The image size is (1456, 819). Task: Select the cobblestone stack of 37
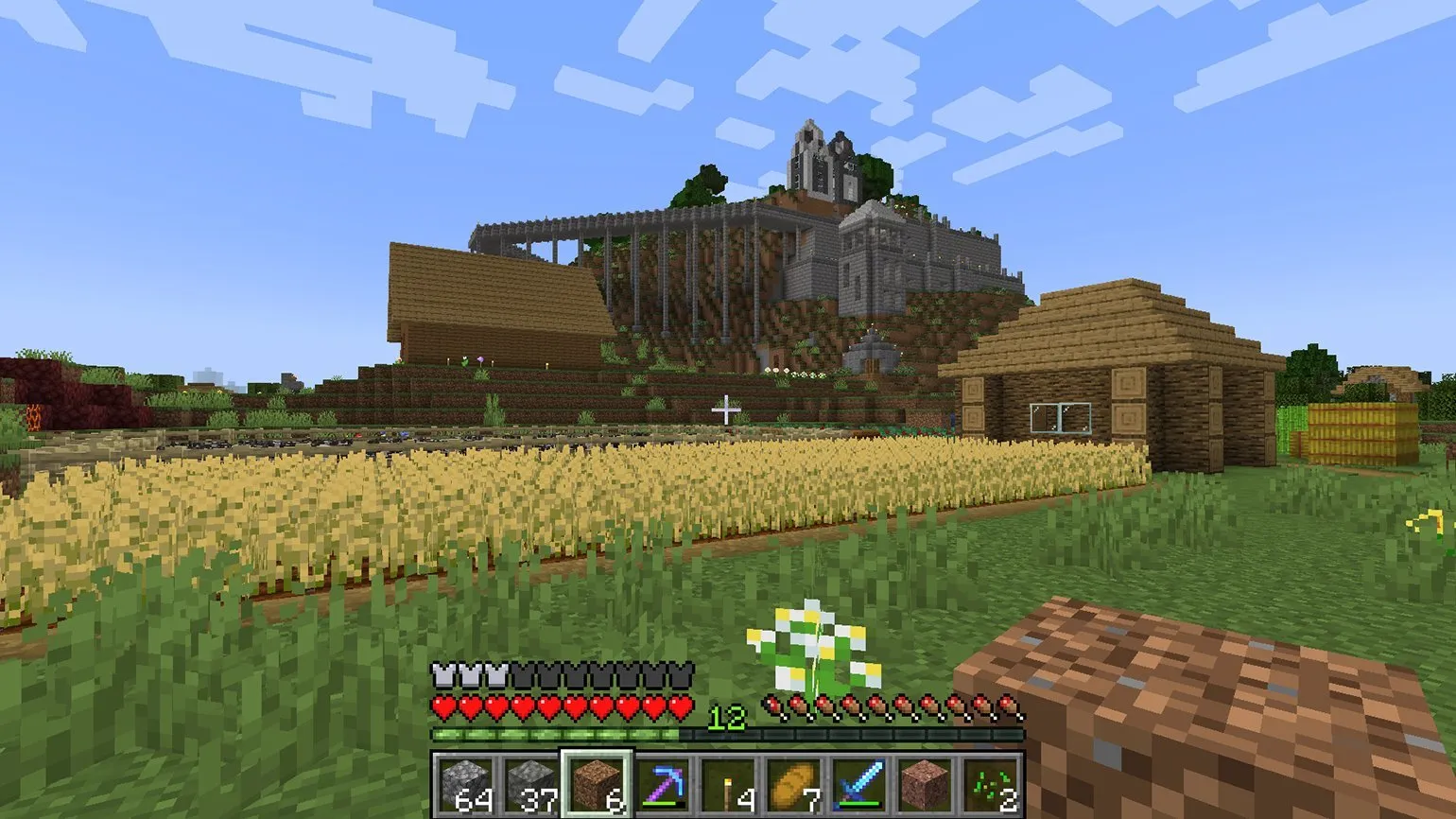[x=529, y=785]
